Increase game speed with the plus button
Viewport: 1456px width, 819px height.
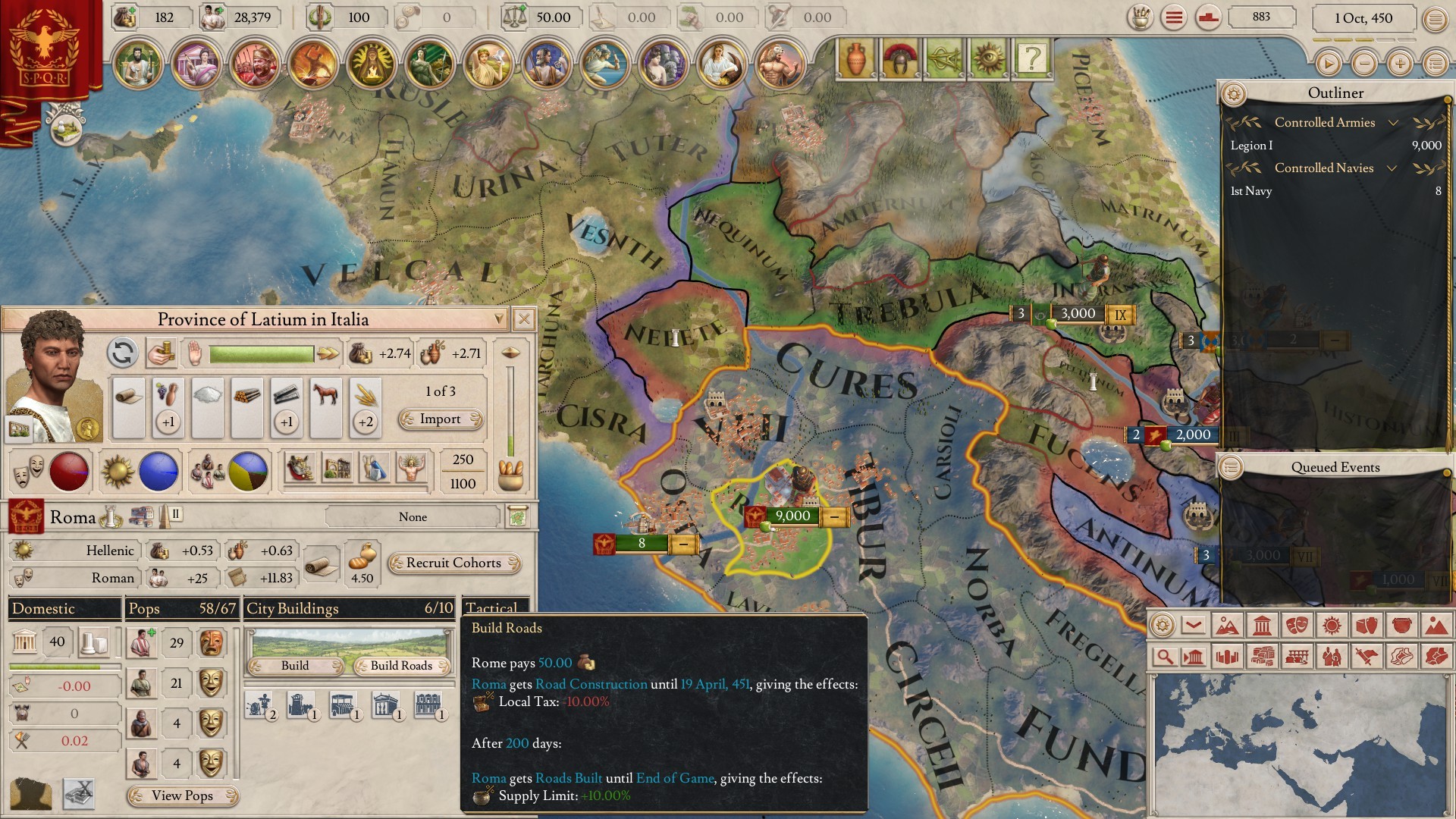coord(1400,64)
